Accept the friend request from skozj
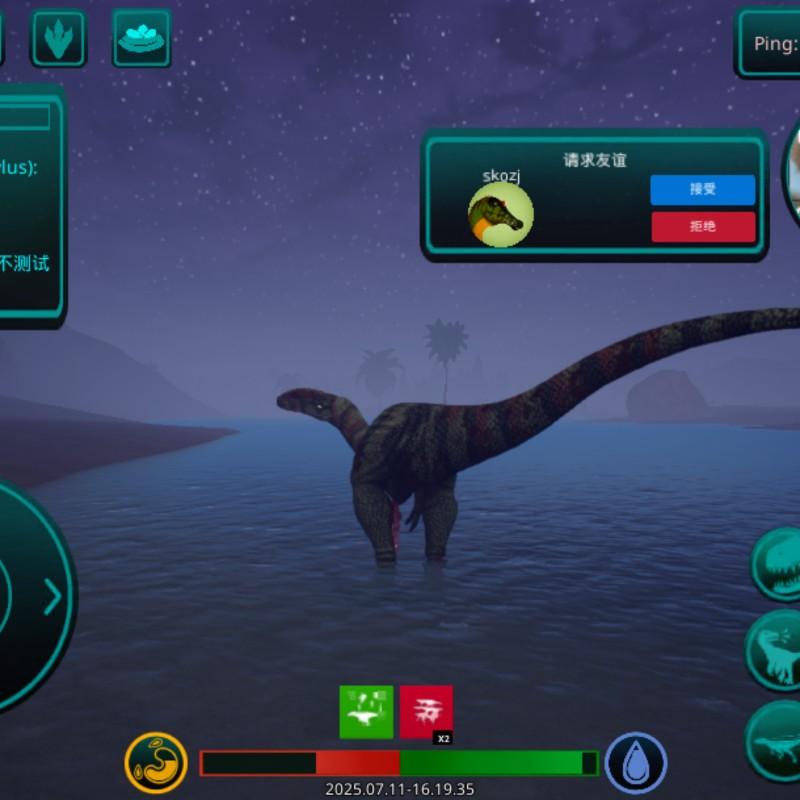The width and height of the screenshot is (800, 800). (702, 190)
